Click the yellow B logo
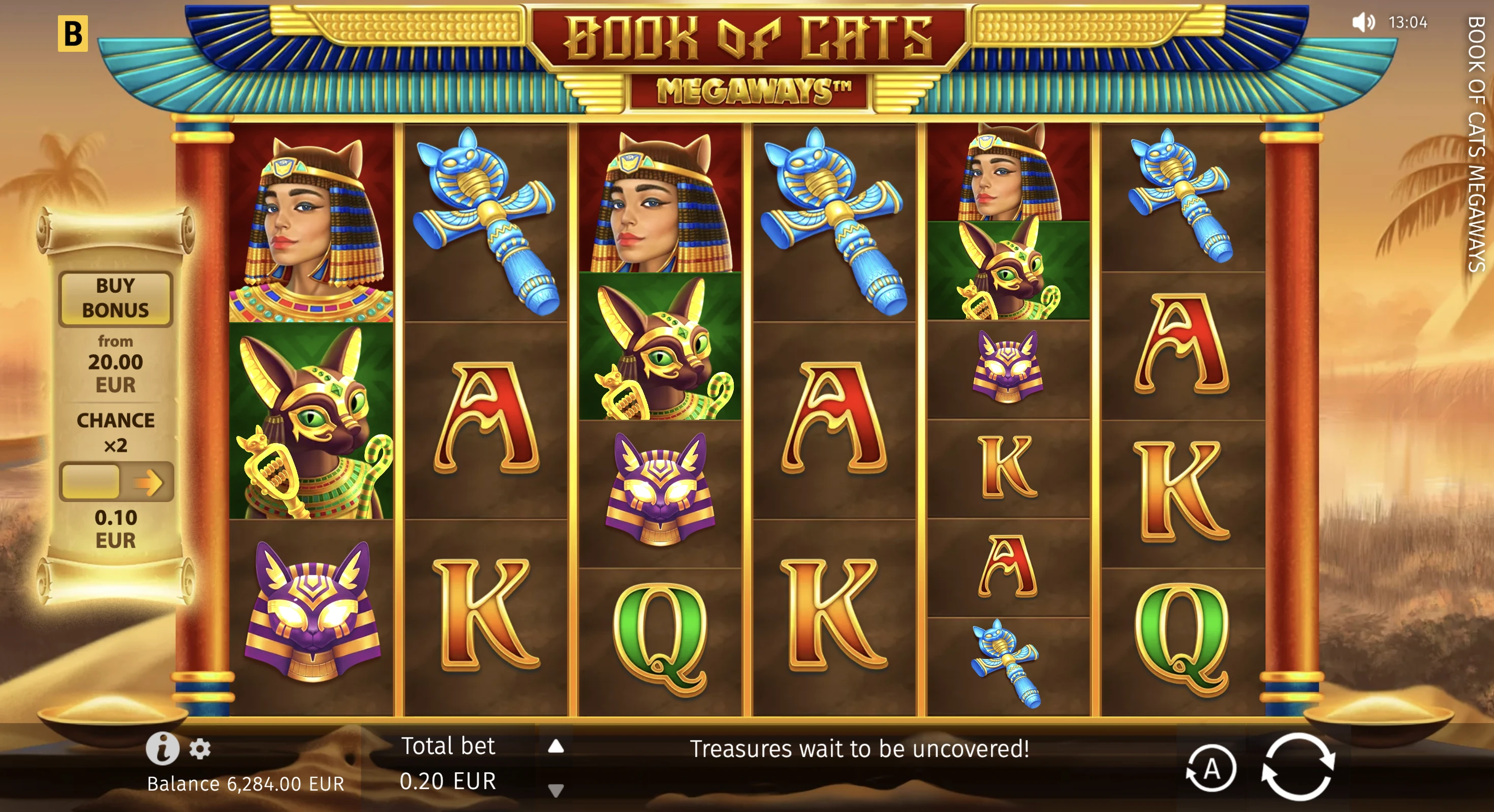The width and height of the screenshot is (1494, 812). 73,34
